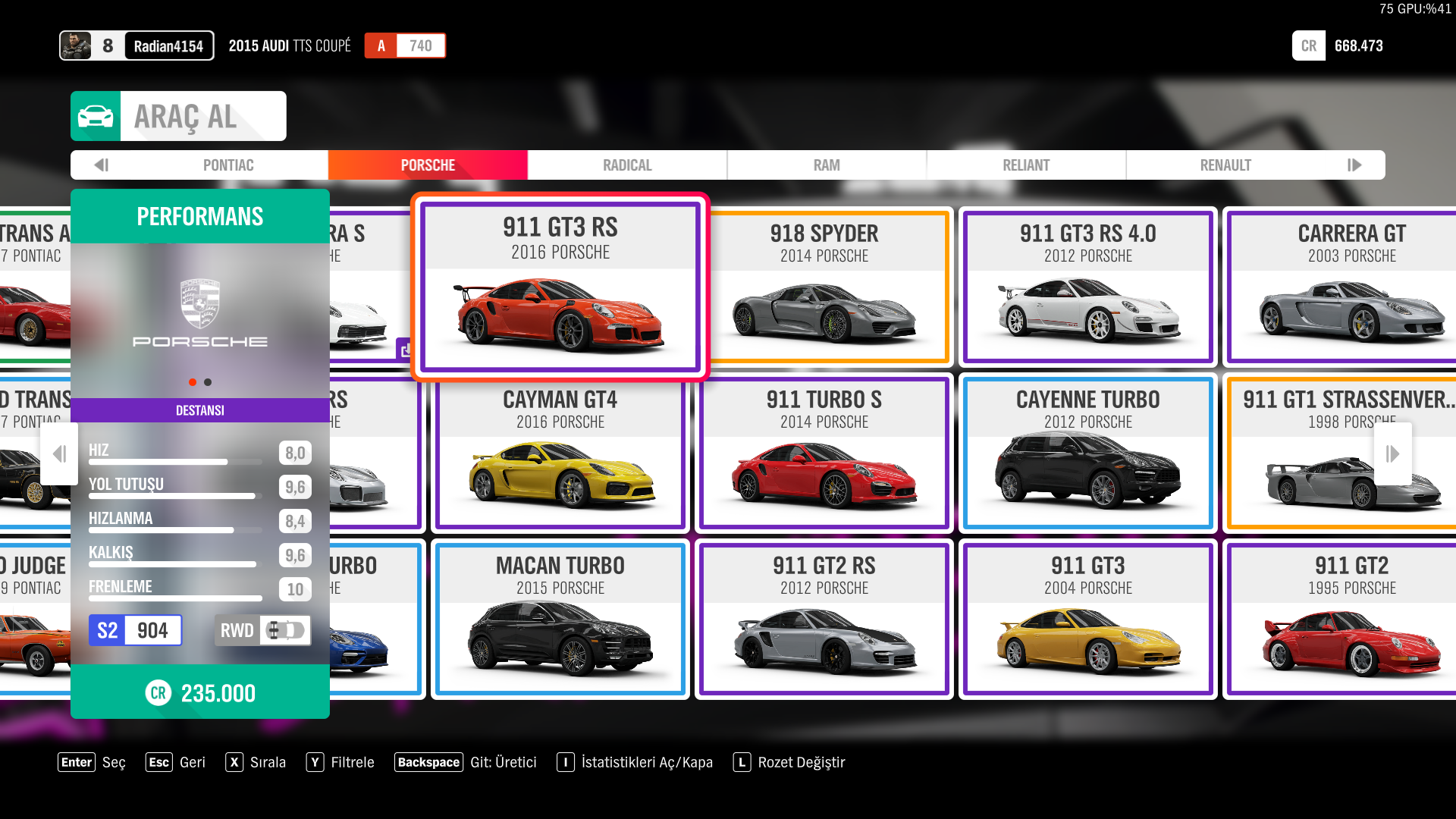The width and height of the screenshot is (1456, 819).
Task: Choose the yellow Cayman GT4 tile
Action: click(560, 453)
